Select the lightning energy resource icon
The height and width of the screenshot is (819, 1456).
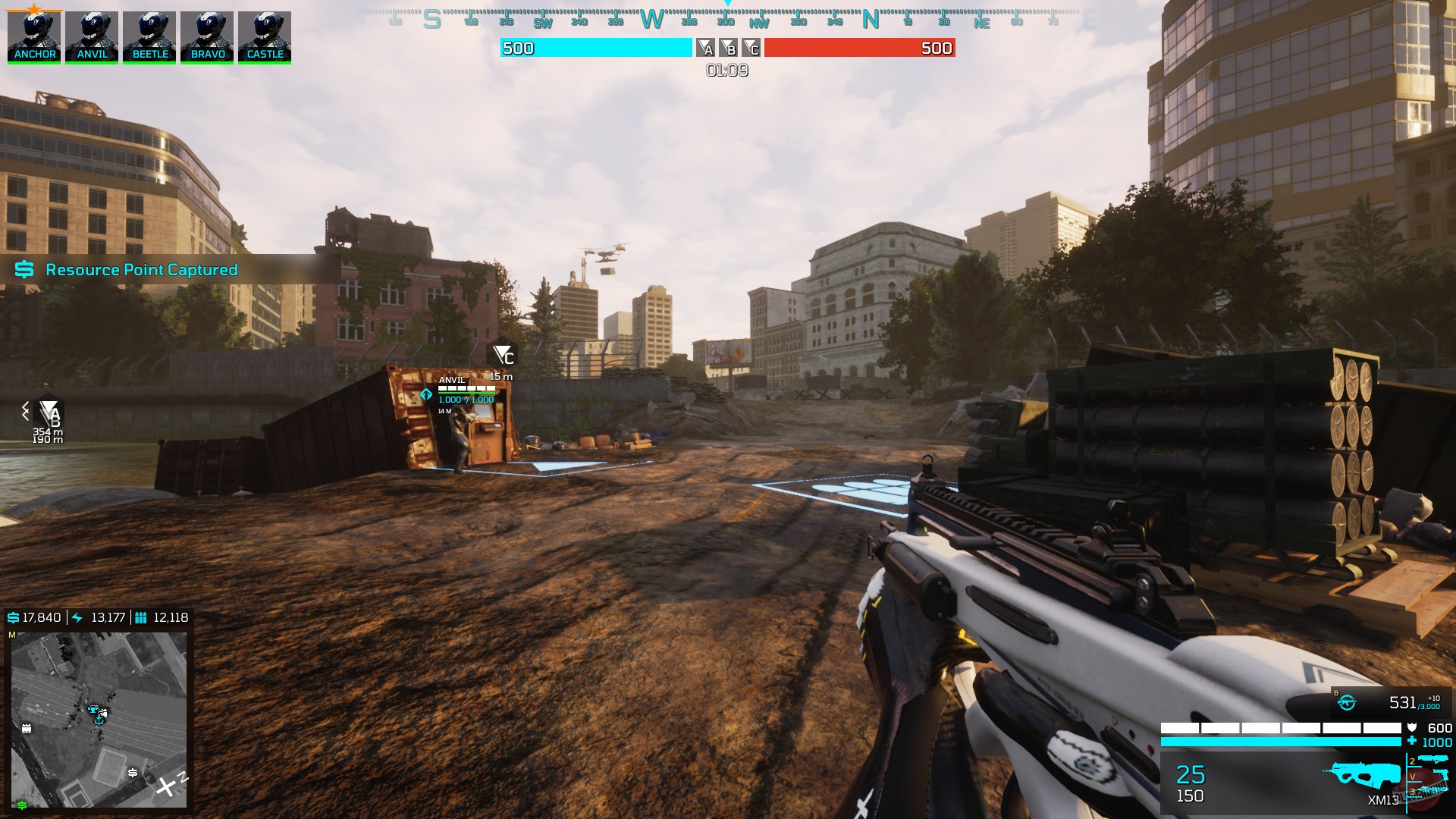pyautogui.click(x=77, y=617)
